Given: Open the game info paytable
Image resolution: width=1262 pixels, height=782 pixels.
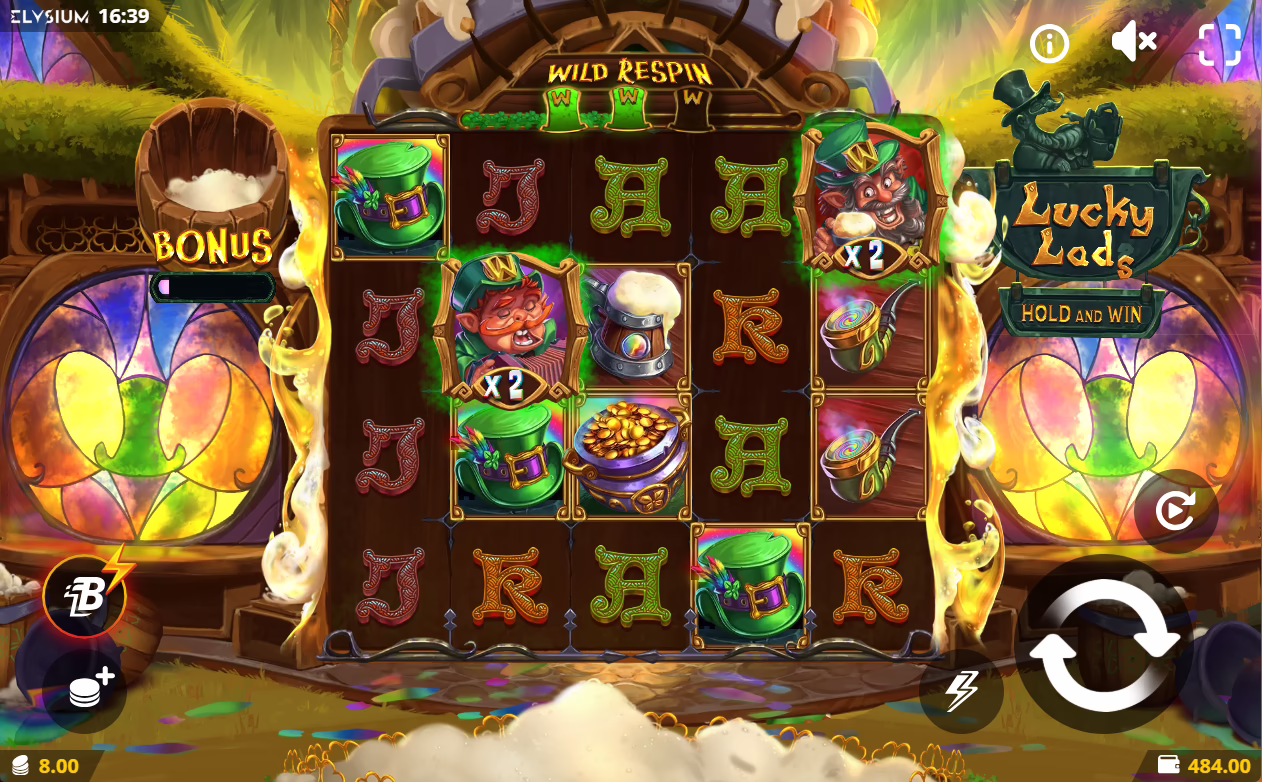Looking at the screenshot, I should click(1050, 43).
